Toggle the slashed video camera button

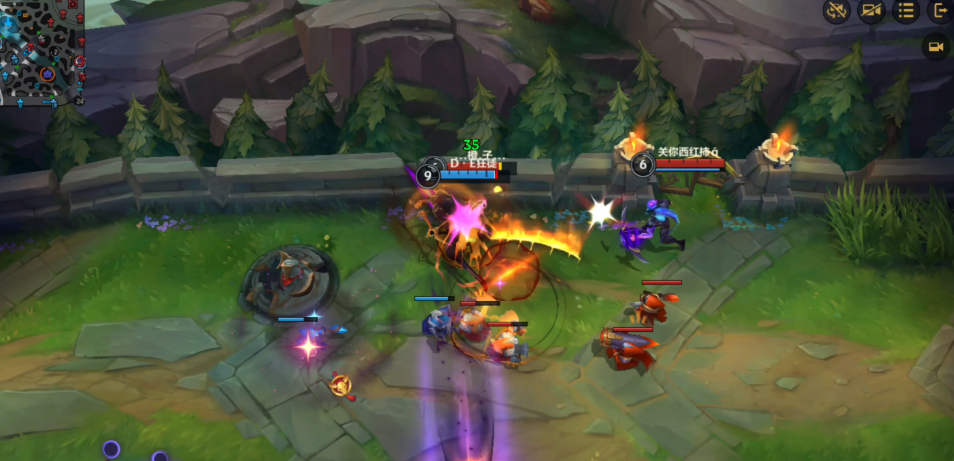pyautogui.click(x=871, y=11)
